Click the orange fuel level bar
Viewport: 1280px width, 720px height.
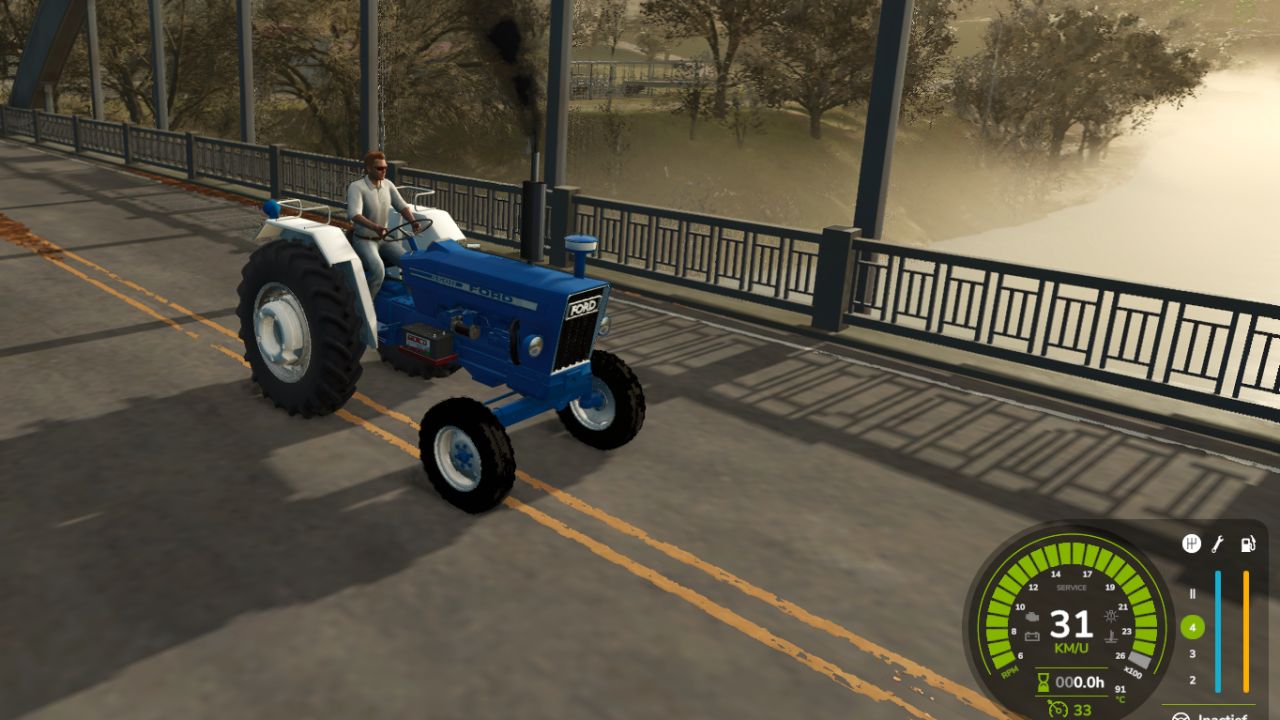point(1246,631)
